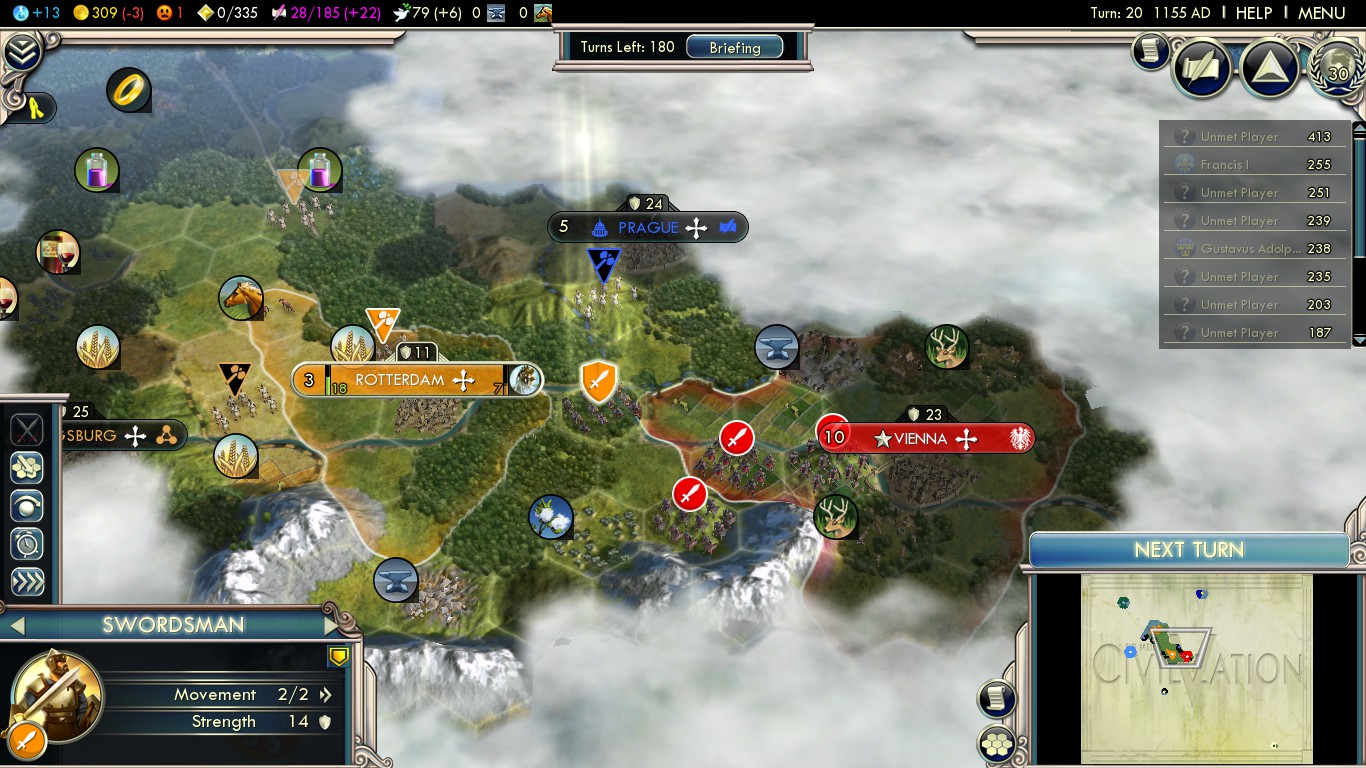Open the game MENU

[1321, 13]
